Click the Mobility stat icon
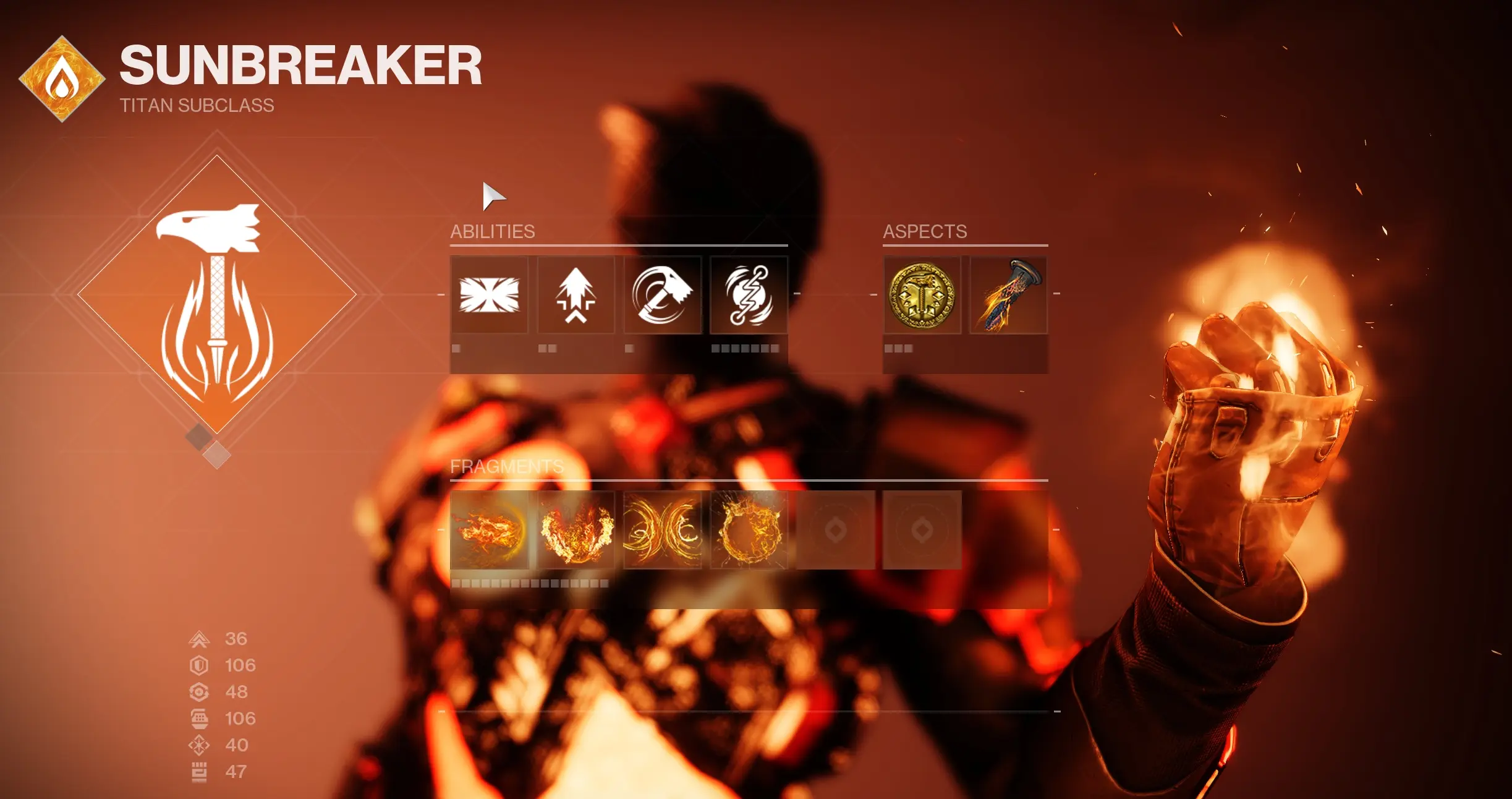The width and height of the screenshot is (1512, 799). pyautogui.click(x=201, y=639)
